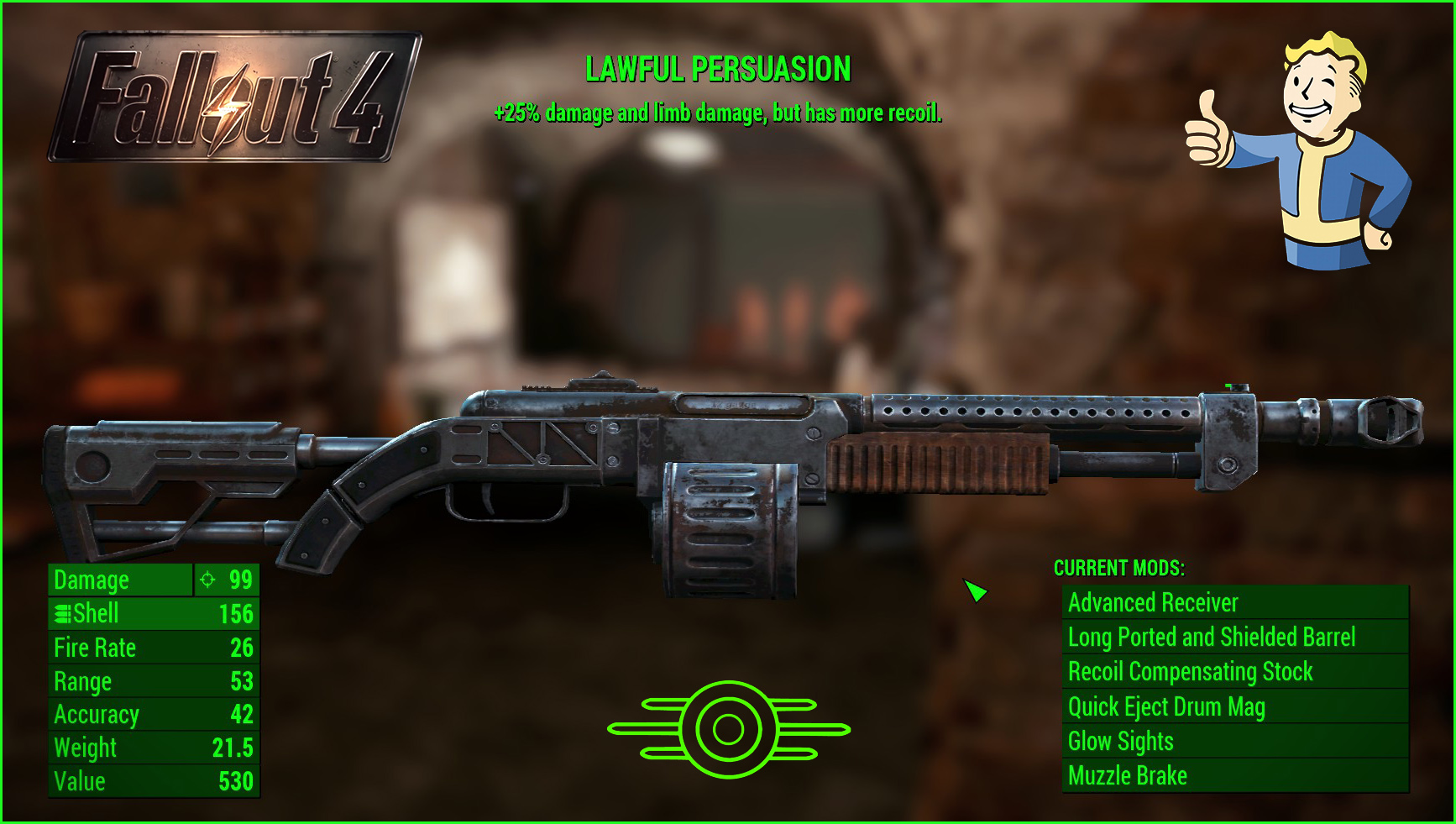Select the Advanced Receiver mod

coord(1234,602)
